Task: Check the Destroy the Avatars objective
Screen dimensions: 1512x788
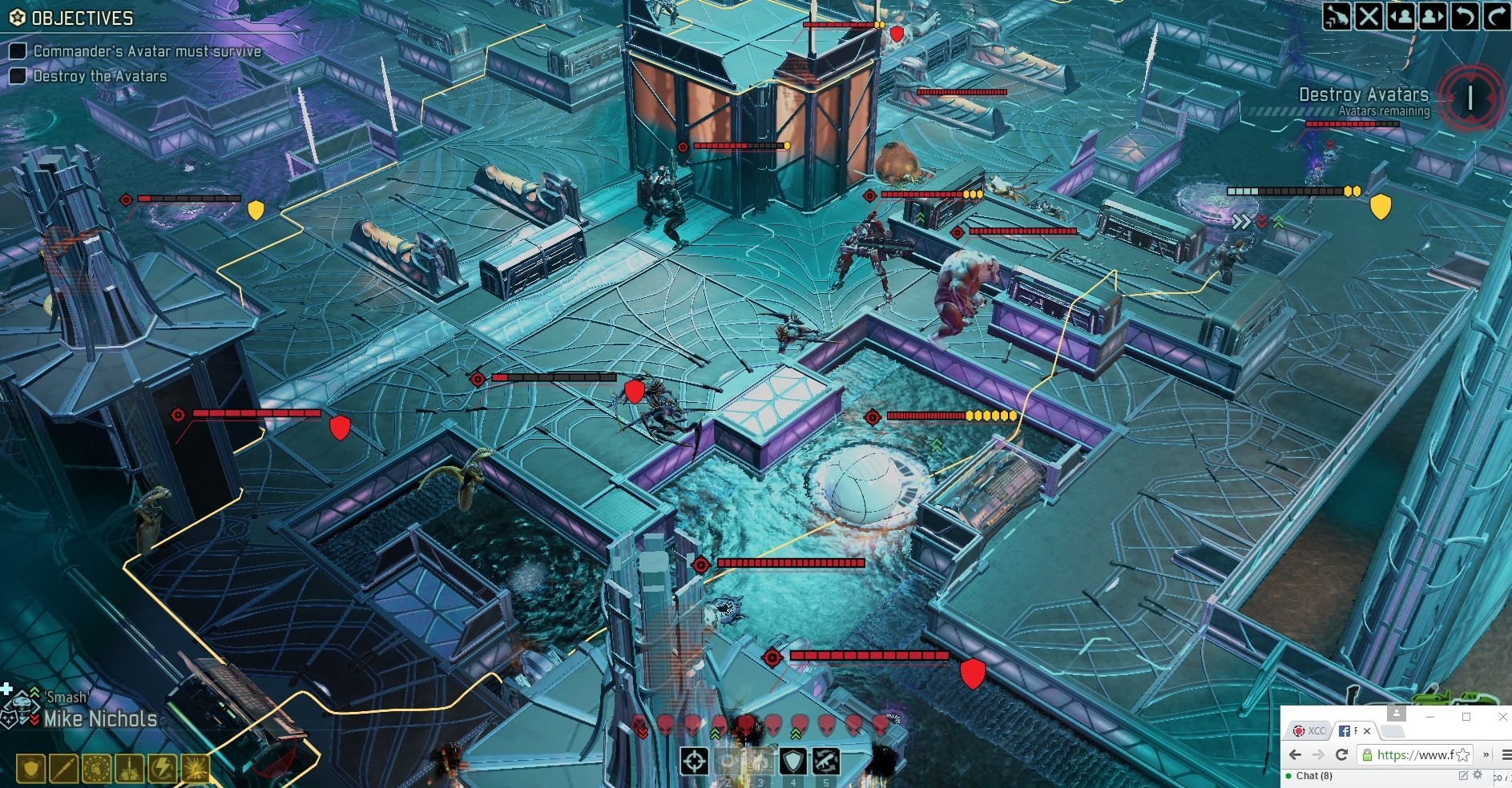Action: tap(18, 76)
